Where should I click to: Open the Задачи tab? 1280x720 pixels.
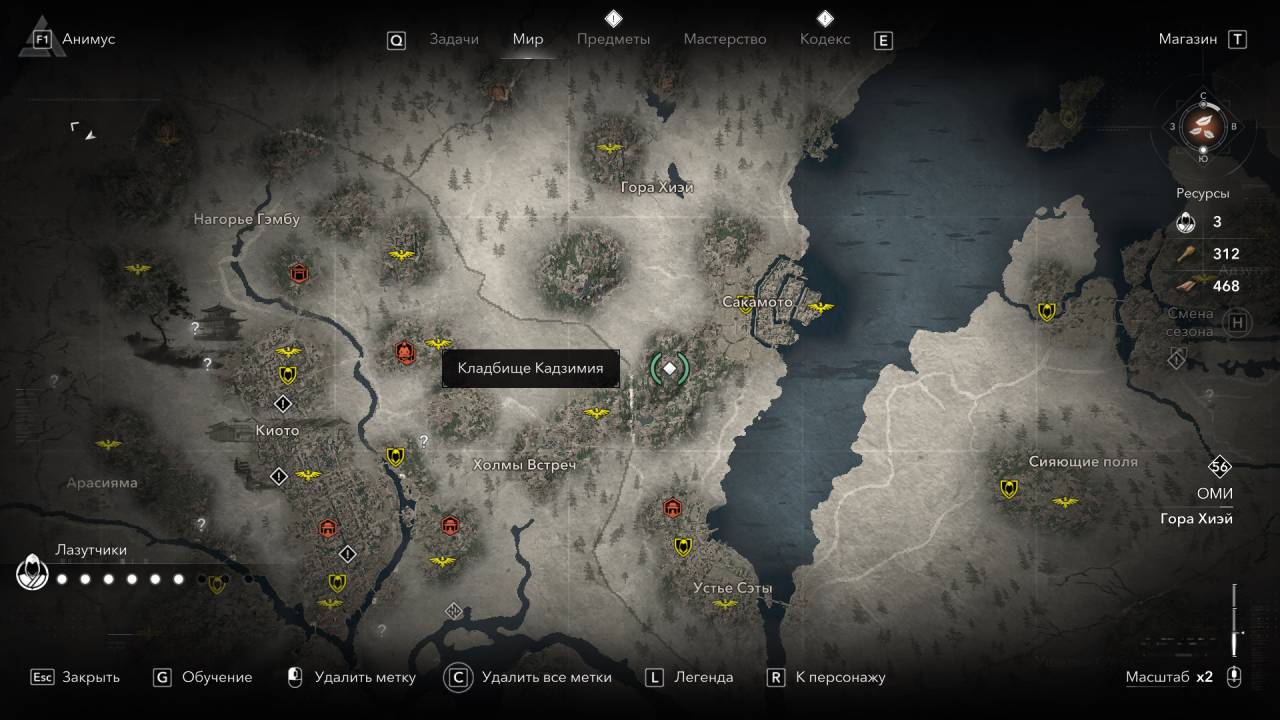tap(453, 39)
